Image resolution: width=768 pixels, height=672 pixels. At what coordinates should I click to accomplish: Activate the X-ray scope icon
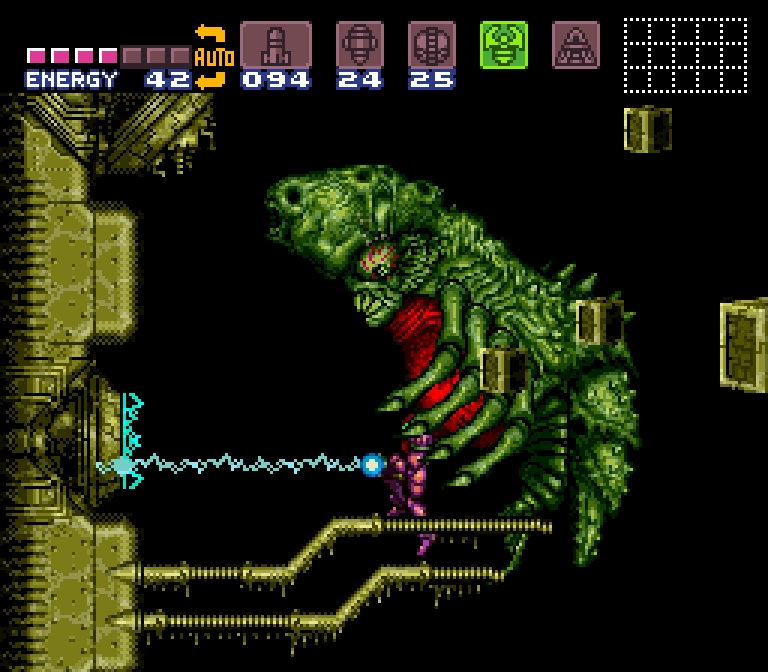575,45
